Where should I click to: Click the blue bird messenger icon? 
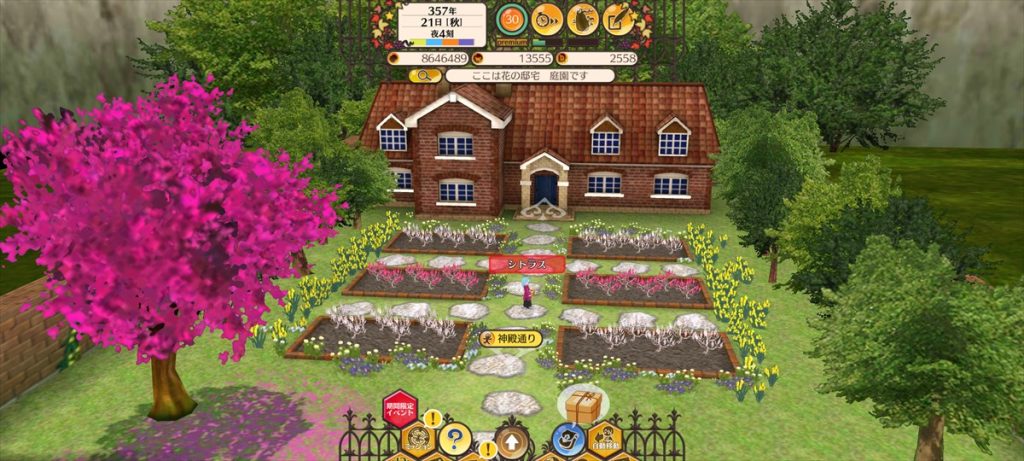(569, 438)
